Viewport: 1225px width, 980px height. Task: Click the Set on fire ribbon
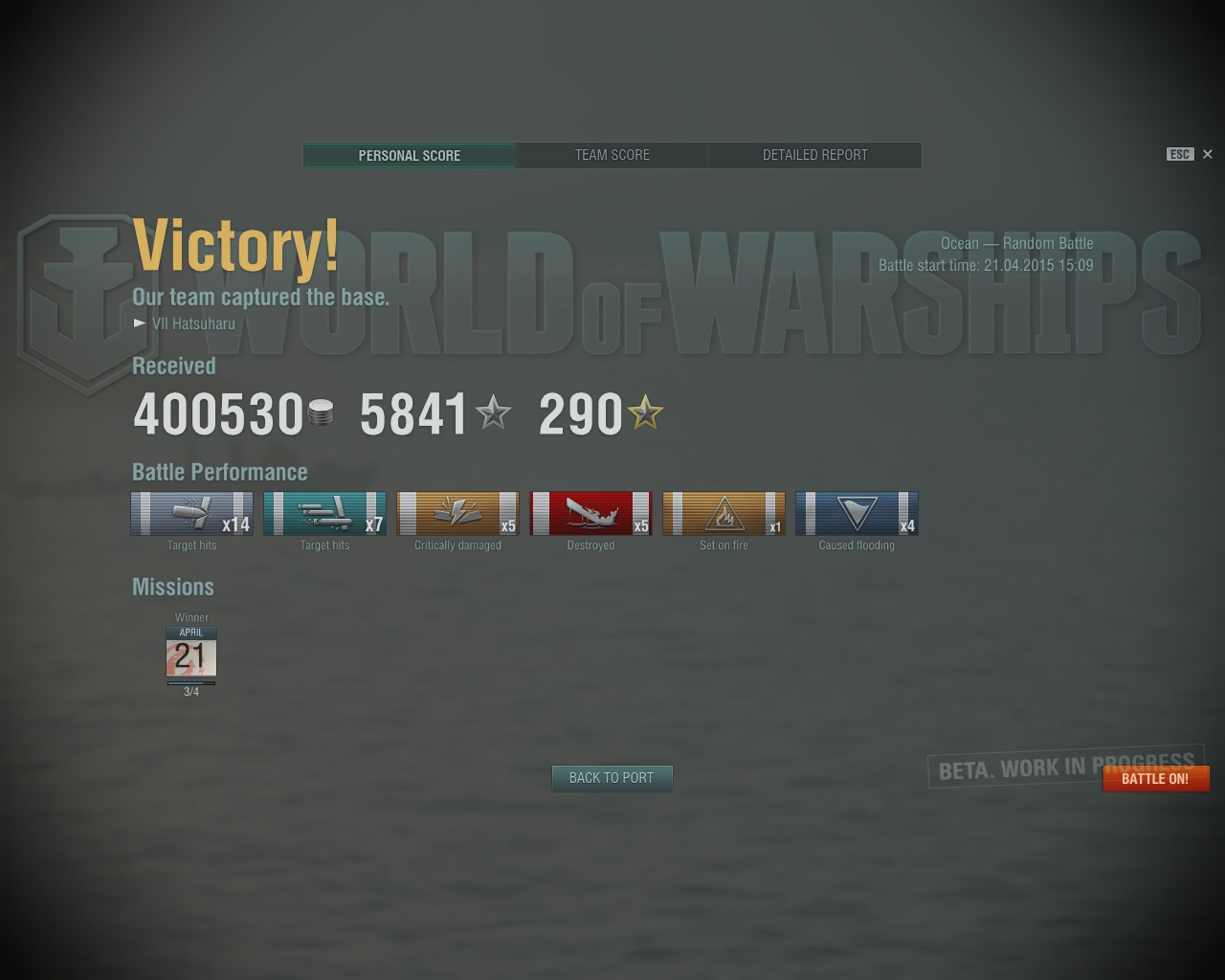(x=724, y=514)
